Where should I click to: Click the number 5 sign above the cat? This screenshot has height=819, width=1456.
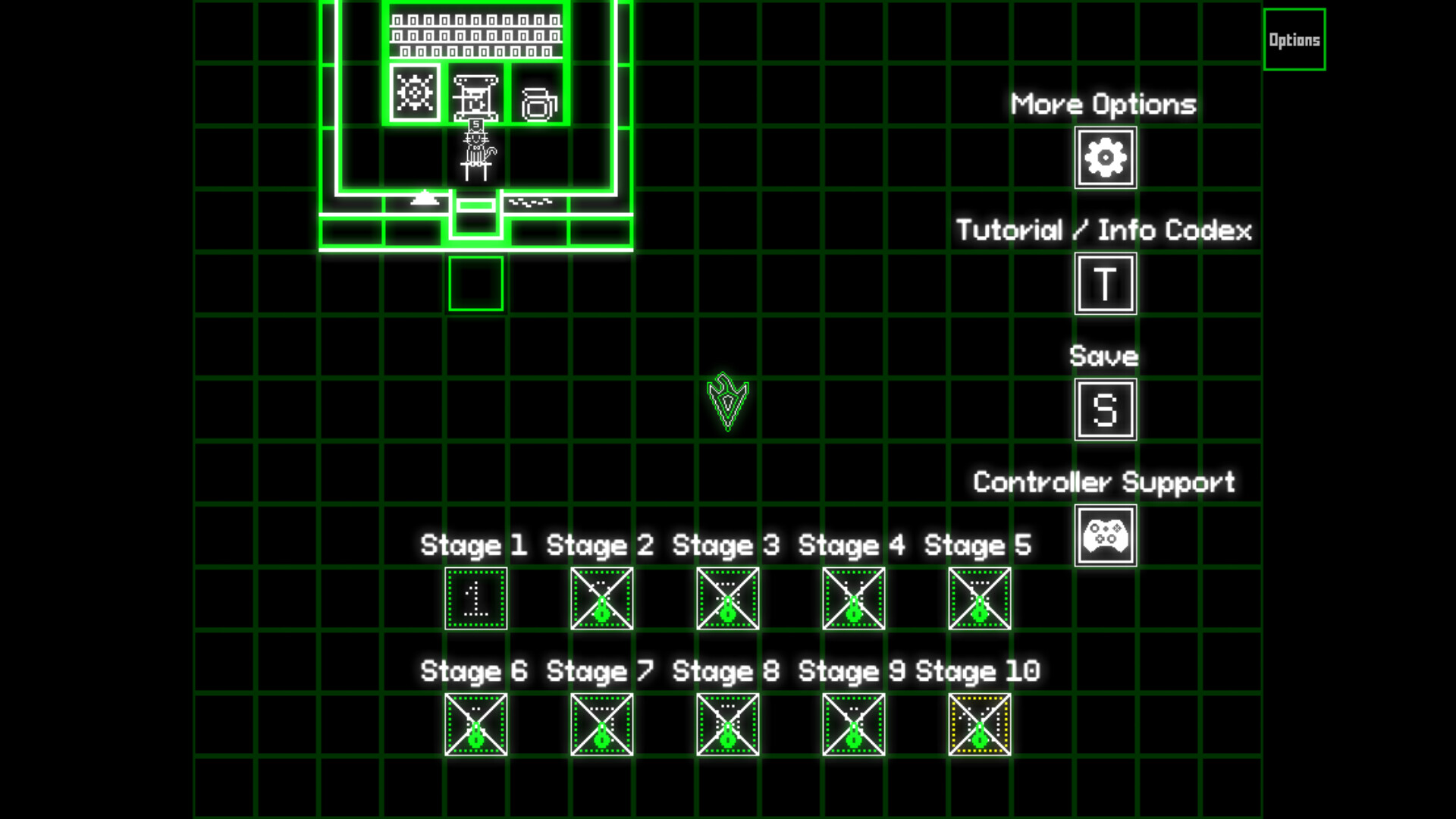(474, 124)
